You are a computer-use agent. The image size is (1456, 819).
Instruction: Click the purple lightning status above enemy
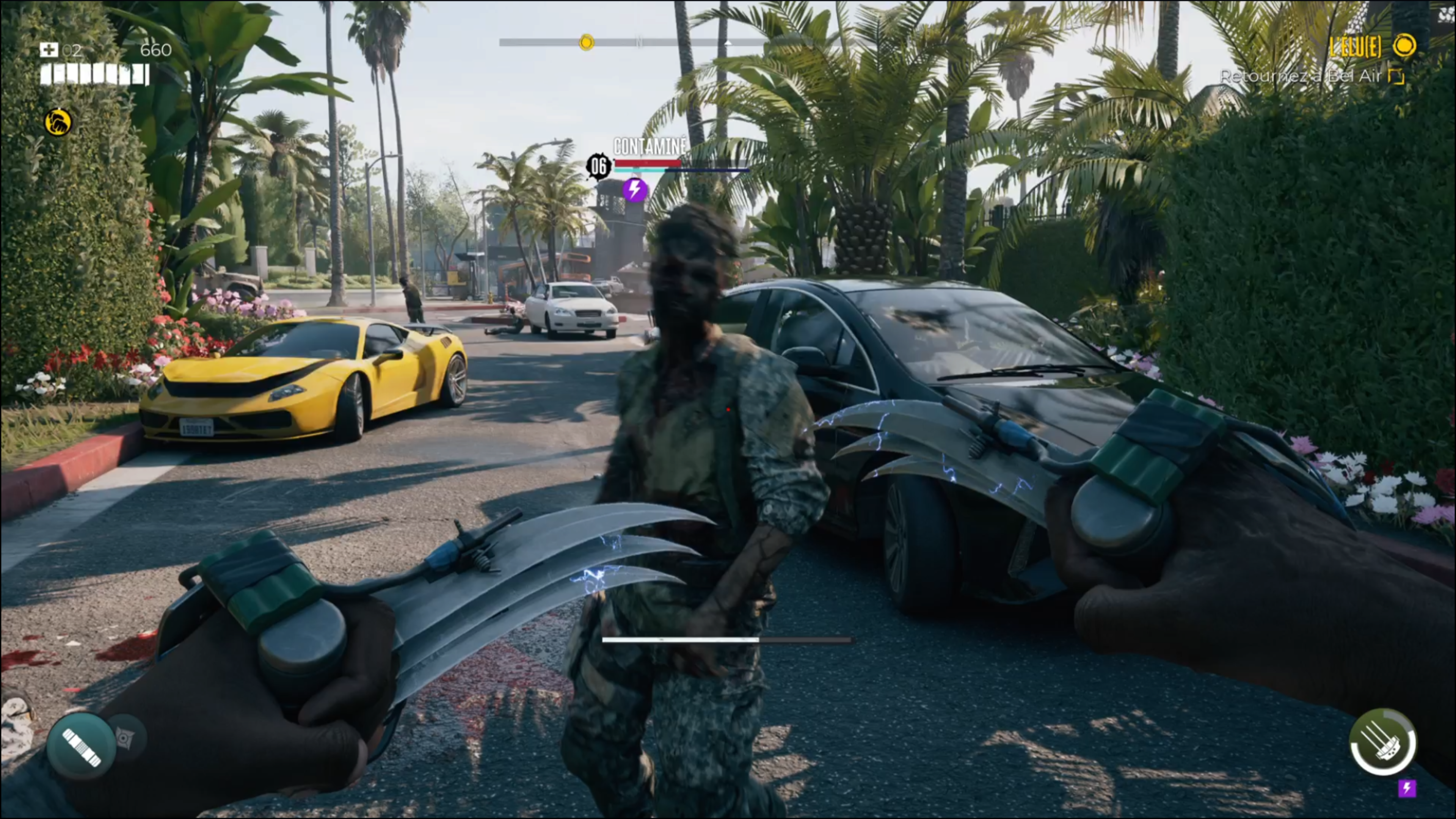[634, 189]
